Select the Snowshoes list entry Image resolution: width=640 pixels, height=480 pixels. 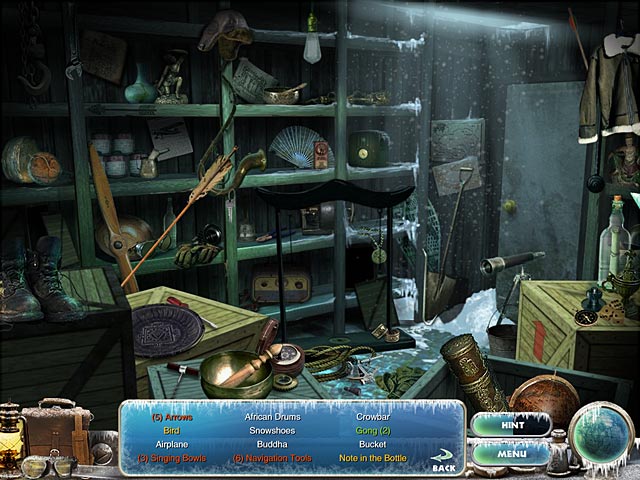point(272,428)
